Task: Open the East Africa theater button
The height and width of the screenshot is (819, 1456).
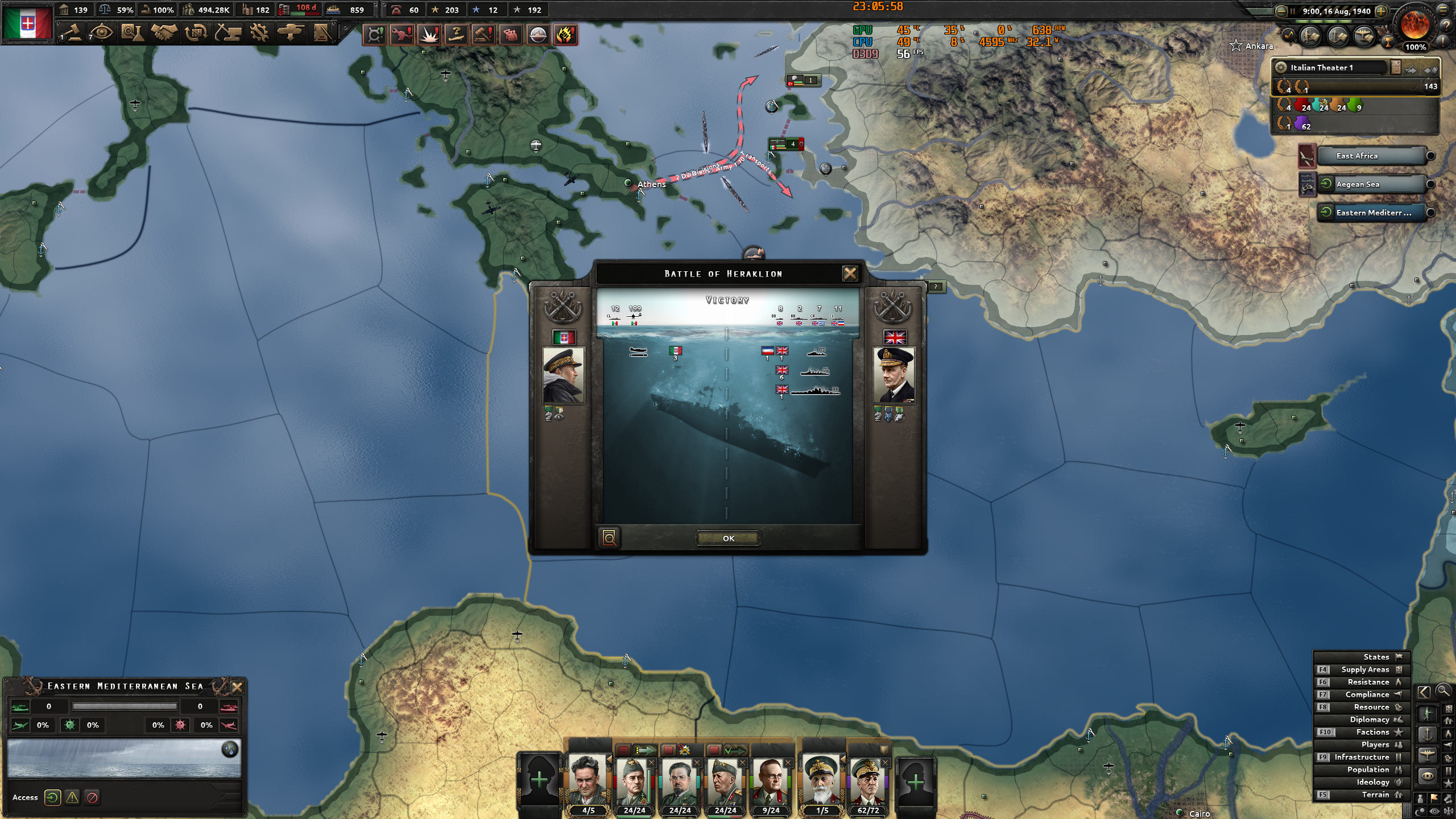Action: click(x=1371, y=155)
